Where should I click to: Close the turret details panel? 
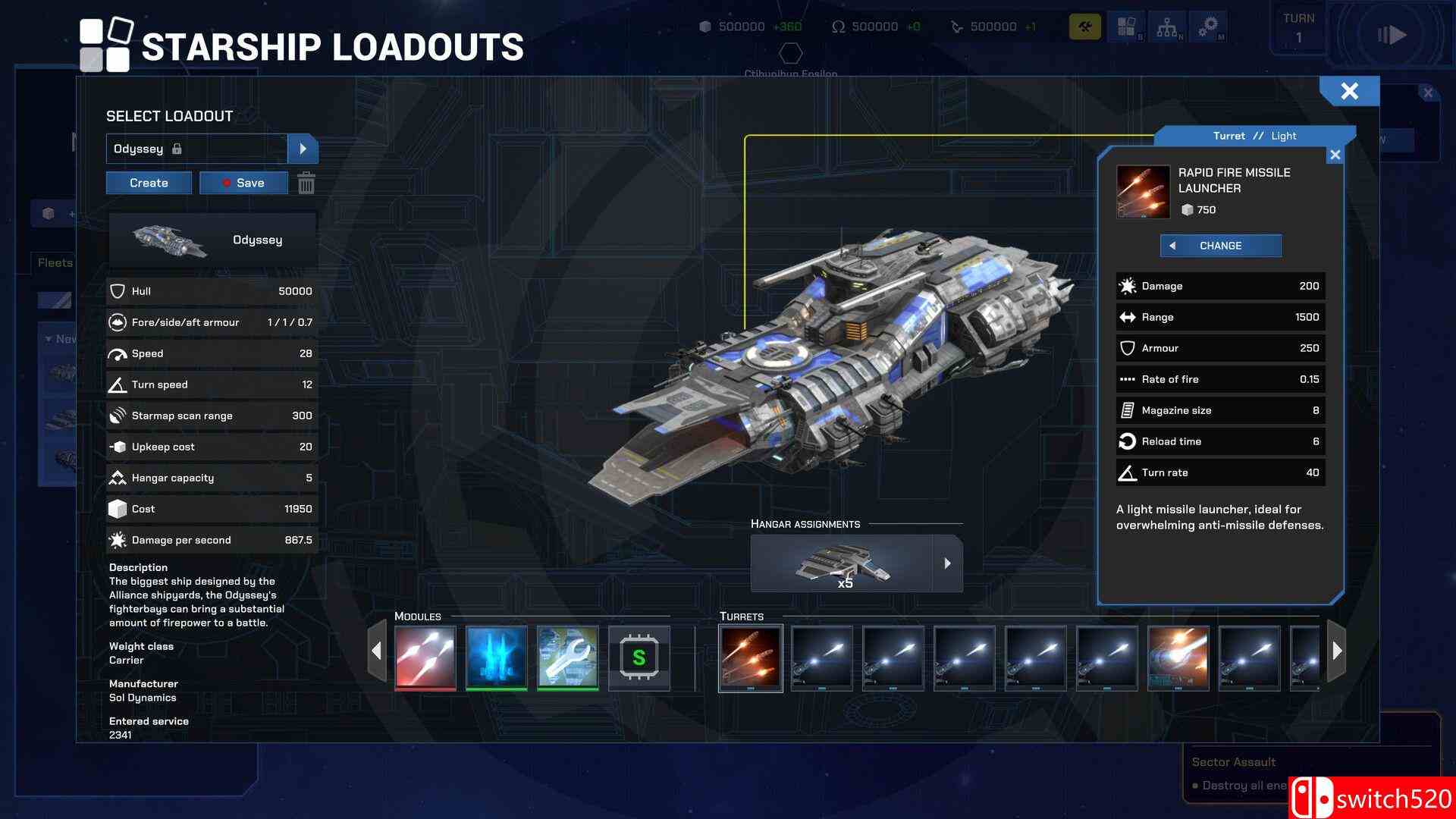click(1335, 155)
